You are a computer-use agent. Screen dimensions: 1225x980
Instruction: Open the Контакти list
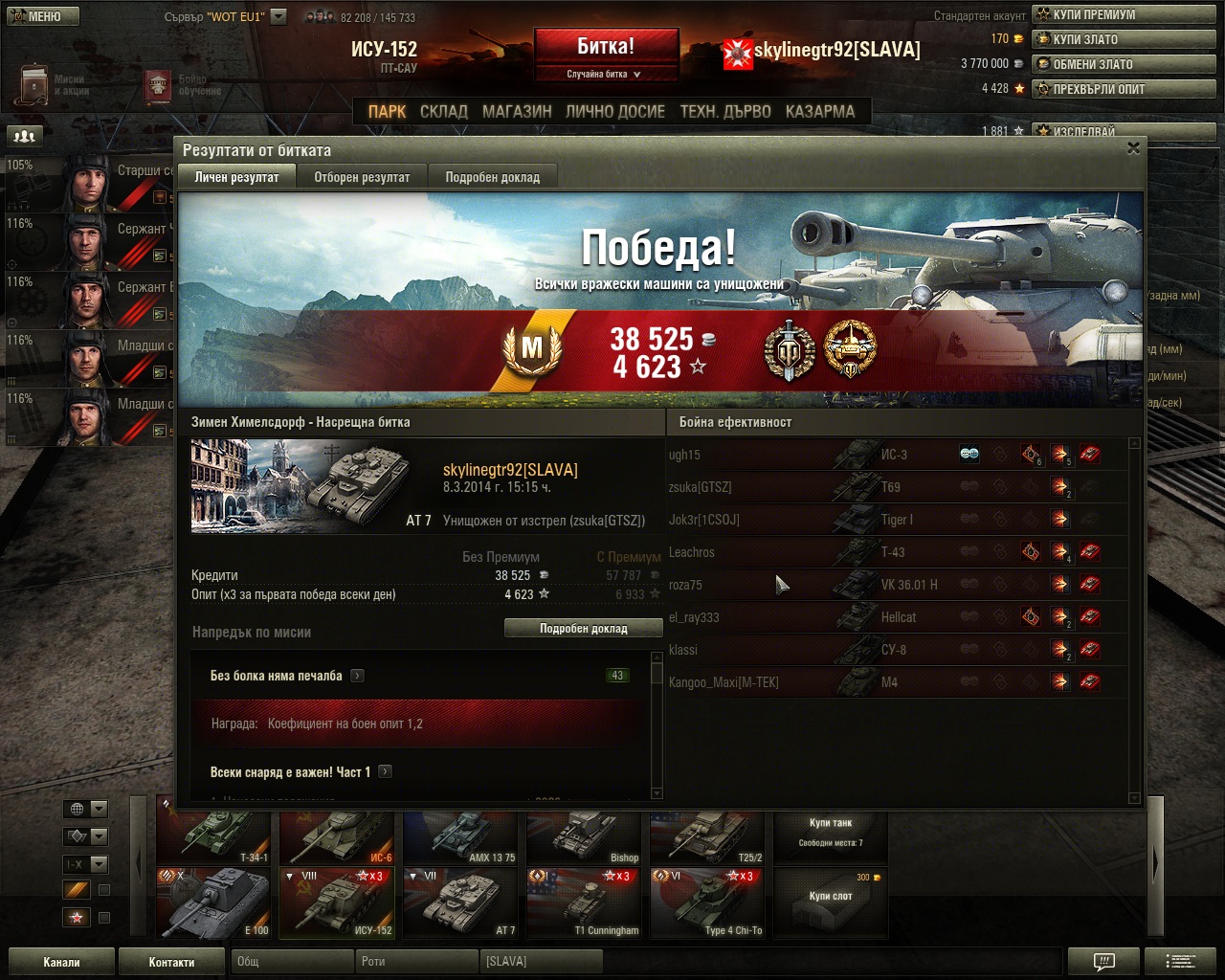pyautogui.click(x=171, y=962)
